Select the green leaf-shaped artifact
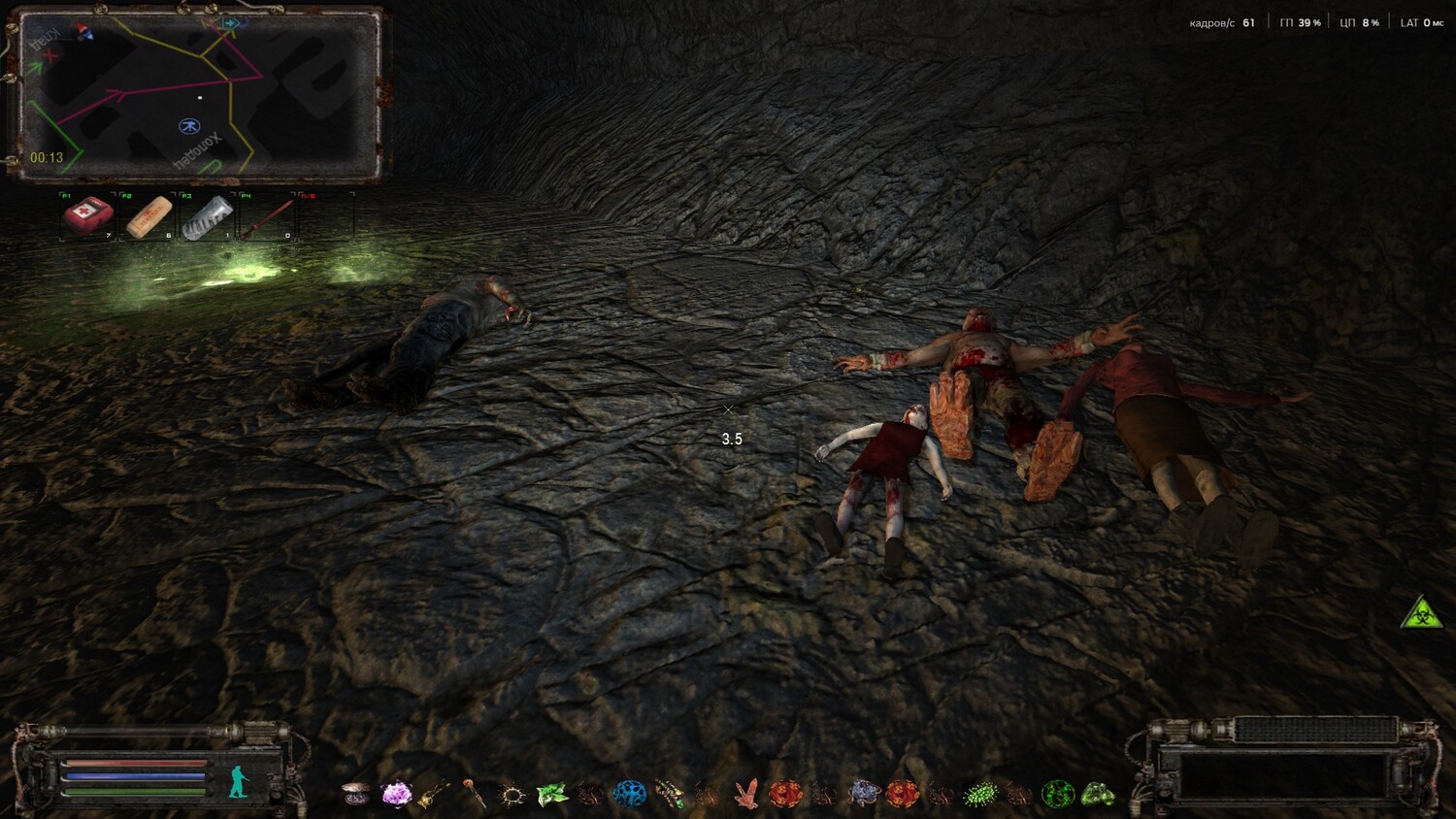The image size is (1456, 819). 551,795
